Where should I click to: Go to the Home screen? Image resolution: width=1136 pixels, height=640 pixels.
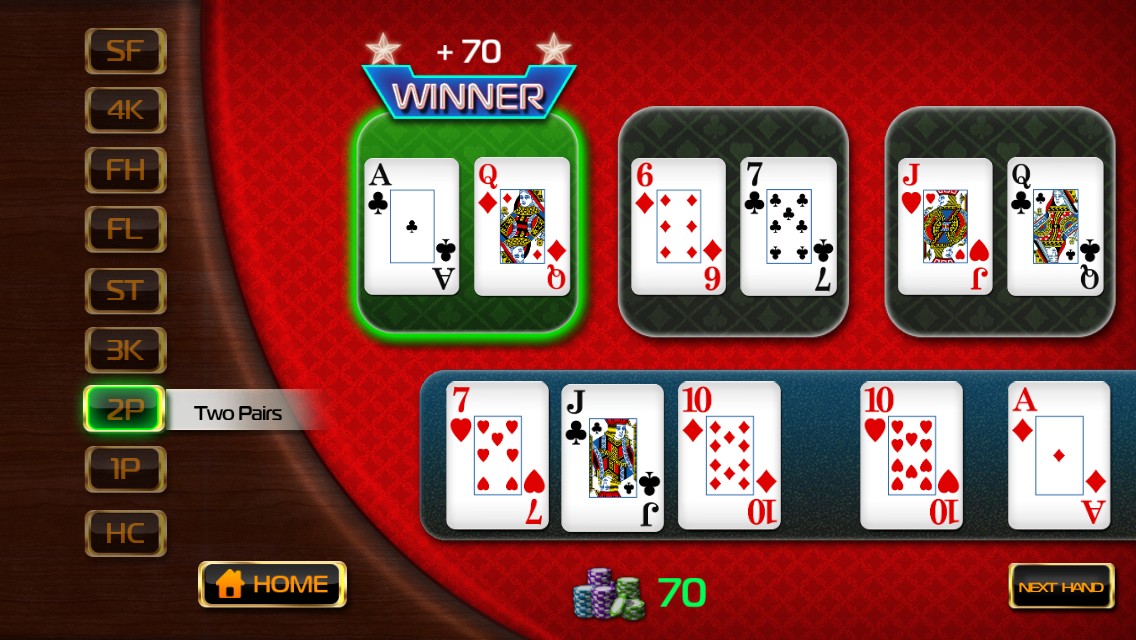272,584
